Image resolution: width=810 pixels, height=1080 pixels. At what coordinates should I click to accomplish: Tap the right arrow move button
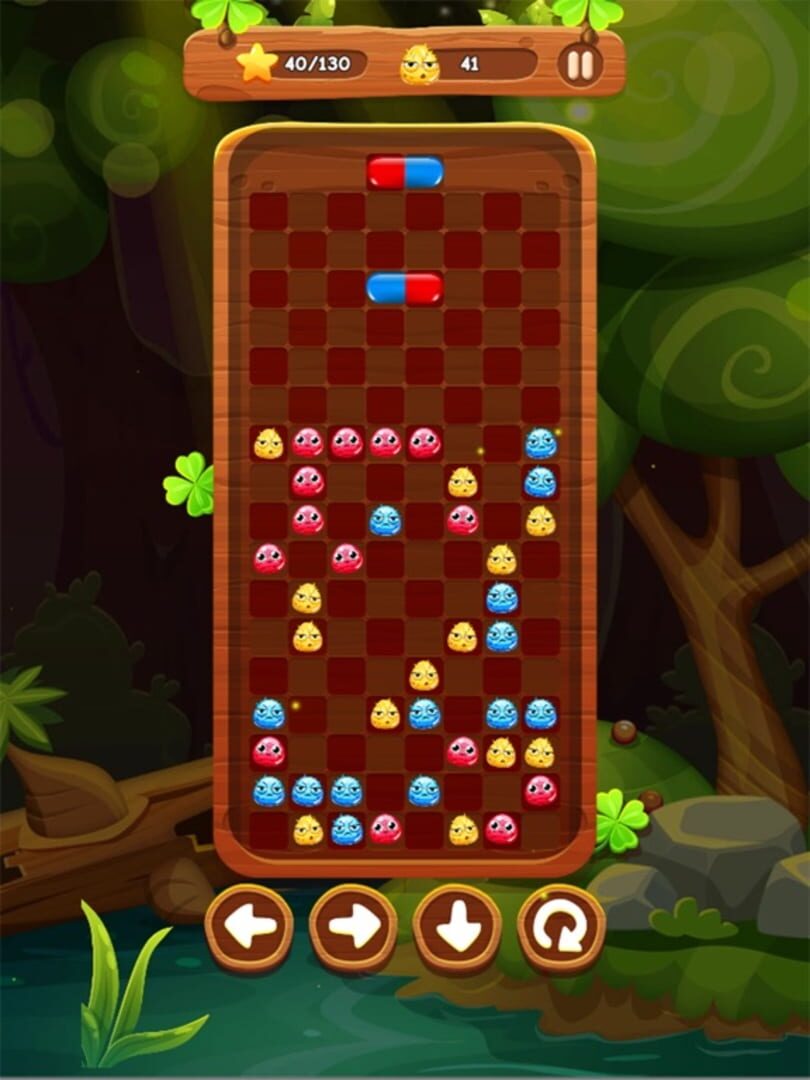[353, 928]
